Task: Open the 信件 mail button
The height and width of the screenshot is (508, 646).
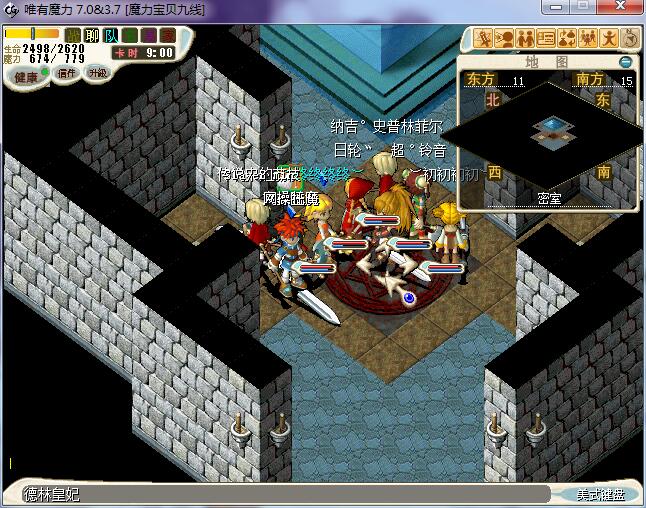Action: [x=68, y=73]
